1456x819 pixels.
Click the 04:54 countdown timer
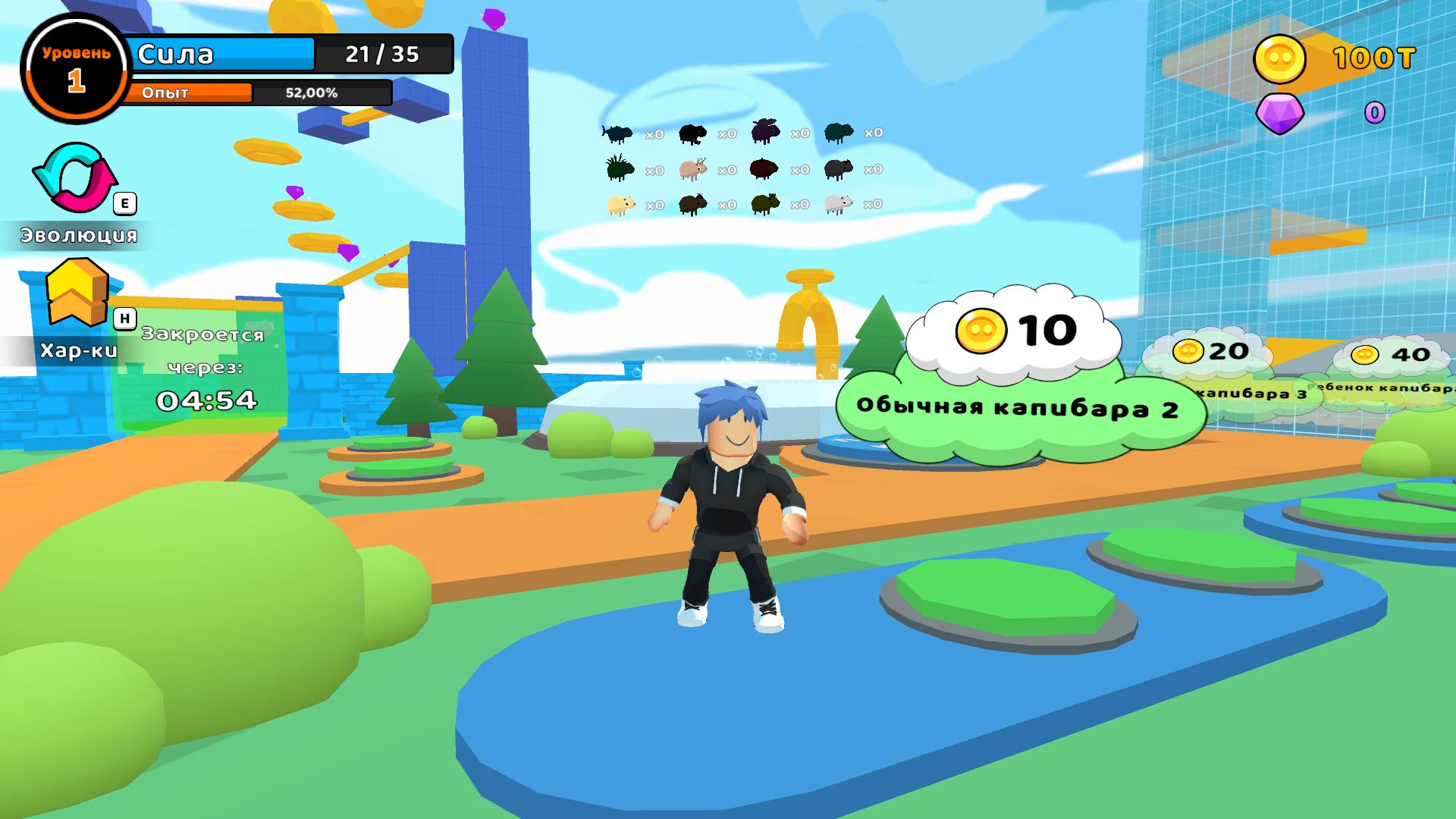pyautogui.click(x=206, y=400)
